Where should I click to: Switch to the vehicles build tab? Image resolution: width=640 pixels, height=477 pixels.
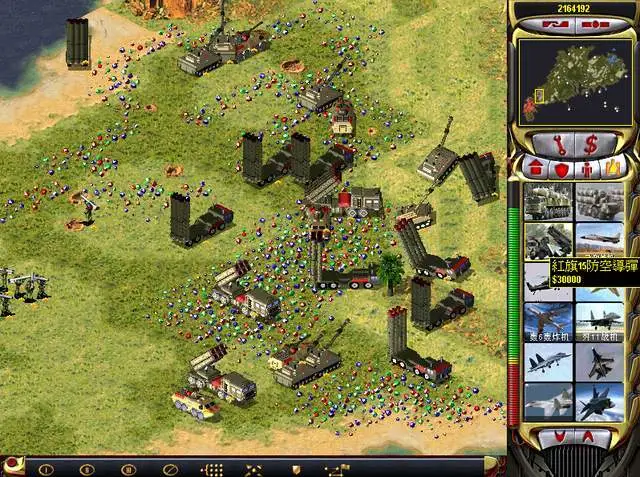(x=612, y=166)
